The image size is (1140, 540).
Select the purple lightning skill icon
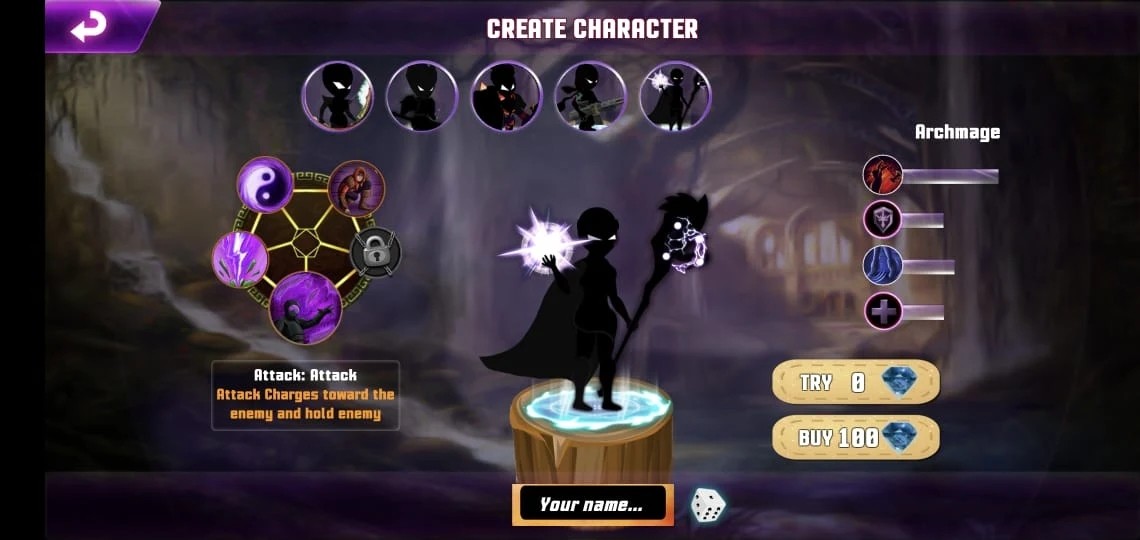click(240, 259)
